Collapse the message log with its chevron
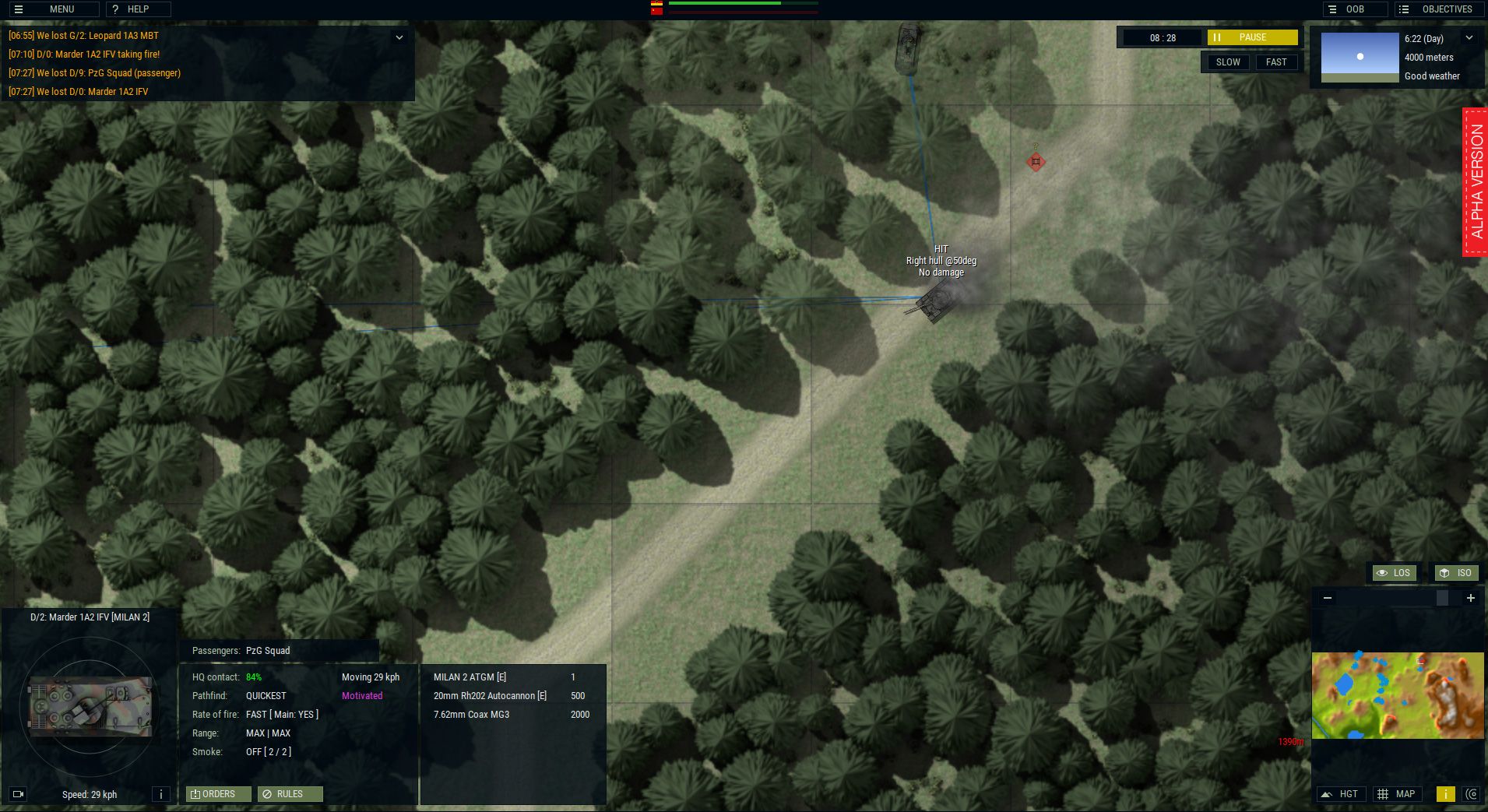 [399, 37]
